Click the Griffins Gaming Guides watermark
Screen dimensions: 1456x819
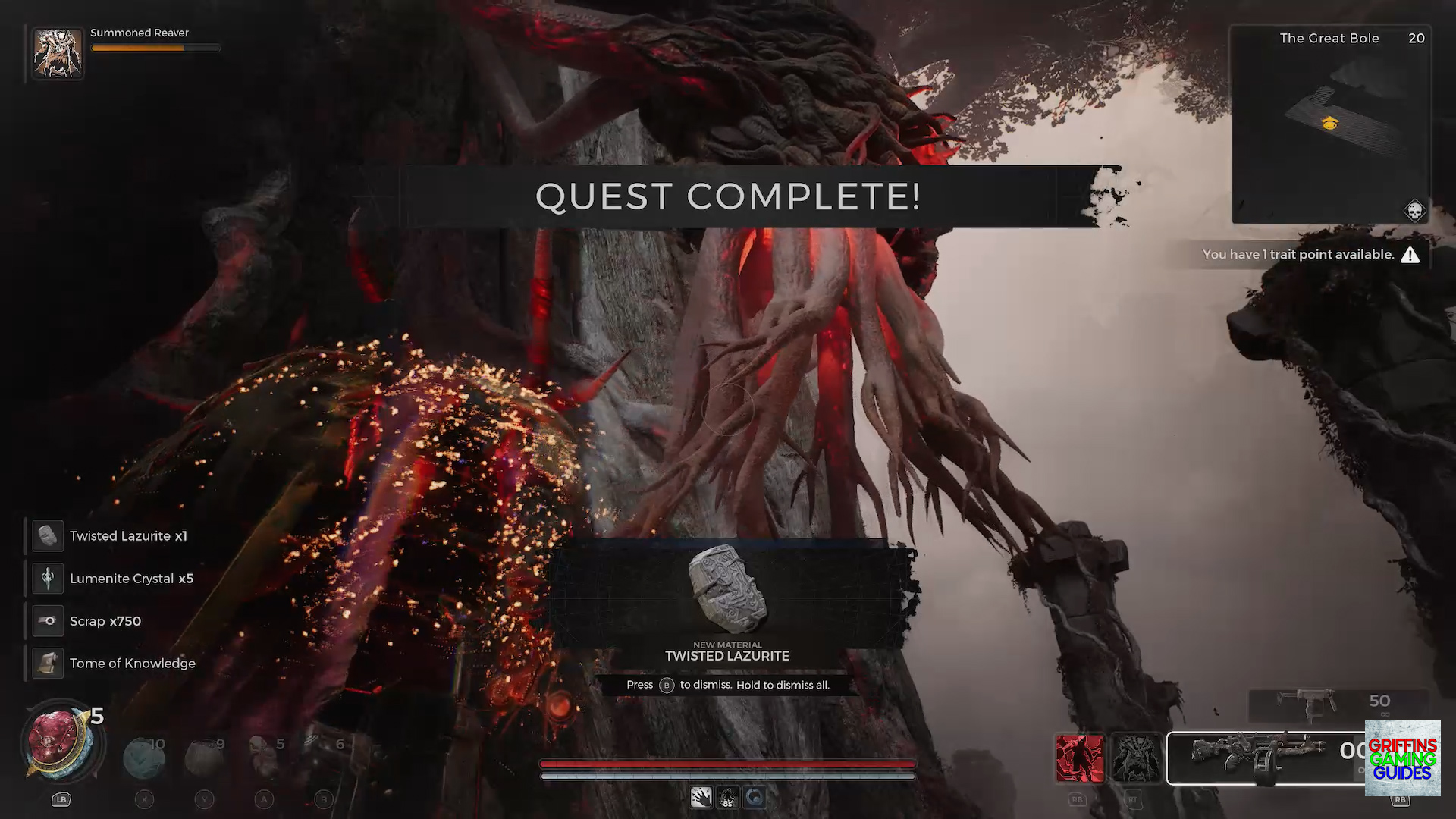tap(1402, 758)
